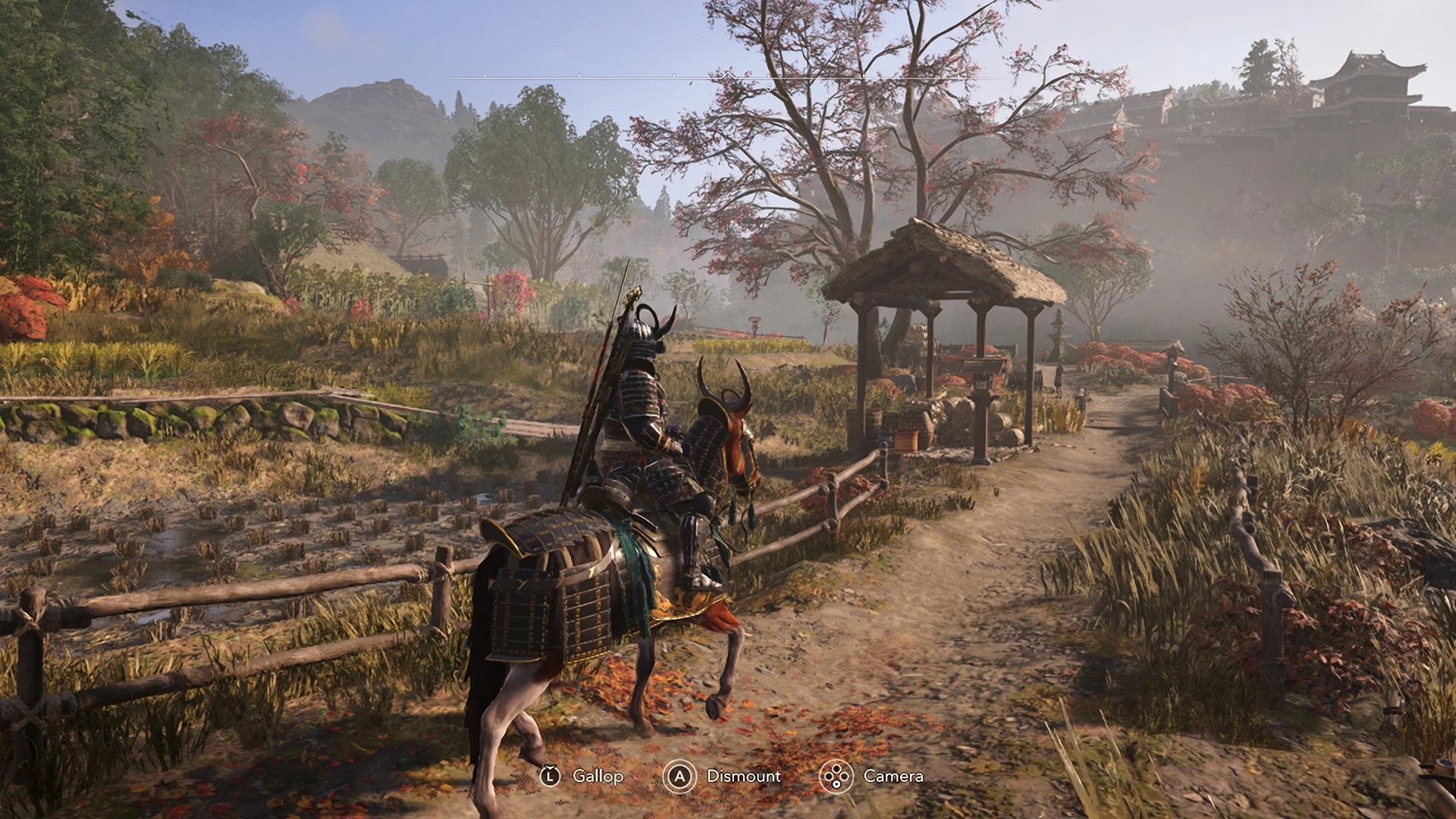Click the A button icon beside Dismount
Screen dimensions: 1456x819
click(x=680, y=776)
